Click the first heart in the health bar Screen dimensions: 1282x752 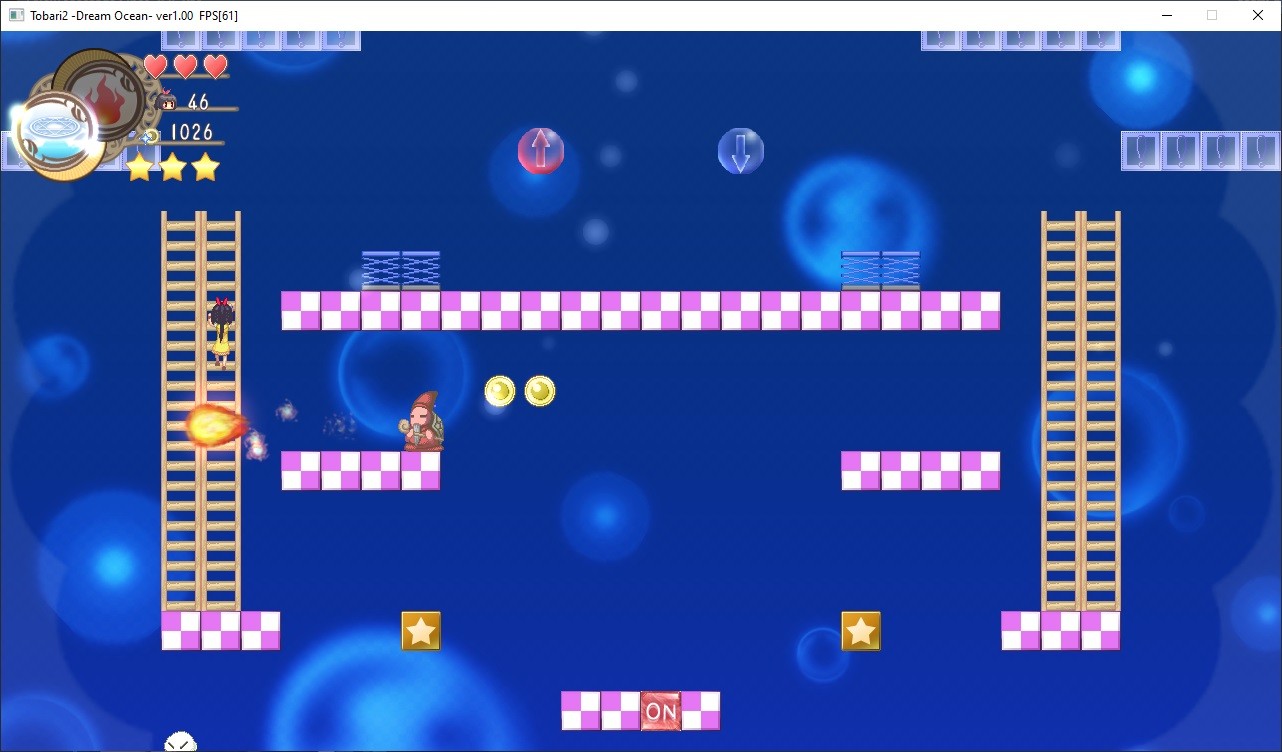[x=156, y=65]
